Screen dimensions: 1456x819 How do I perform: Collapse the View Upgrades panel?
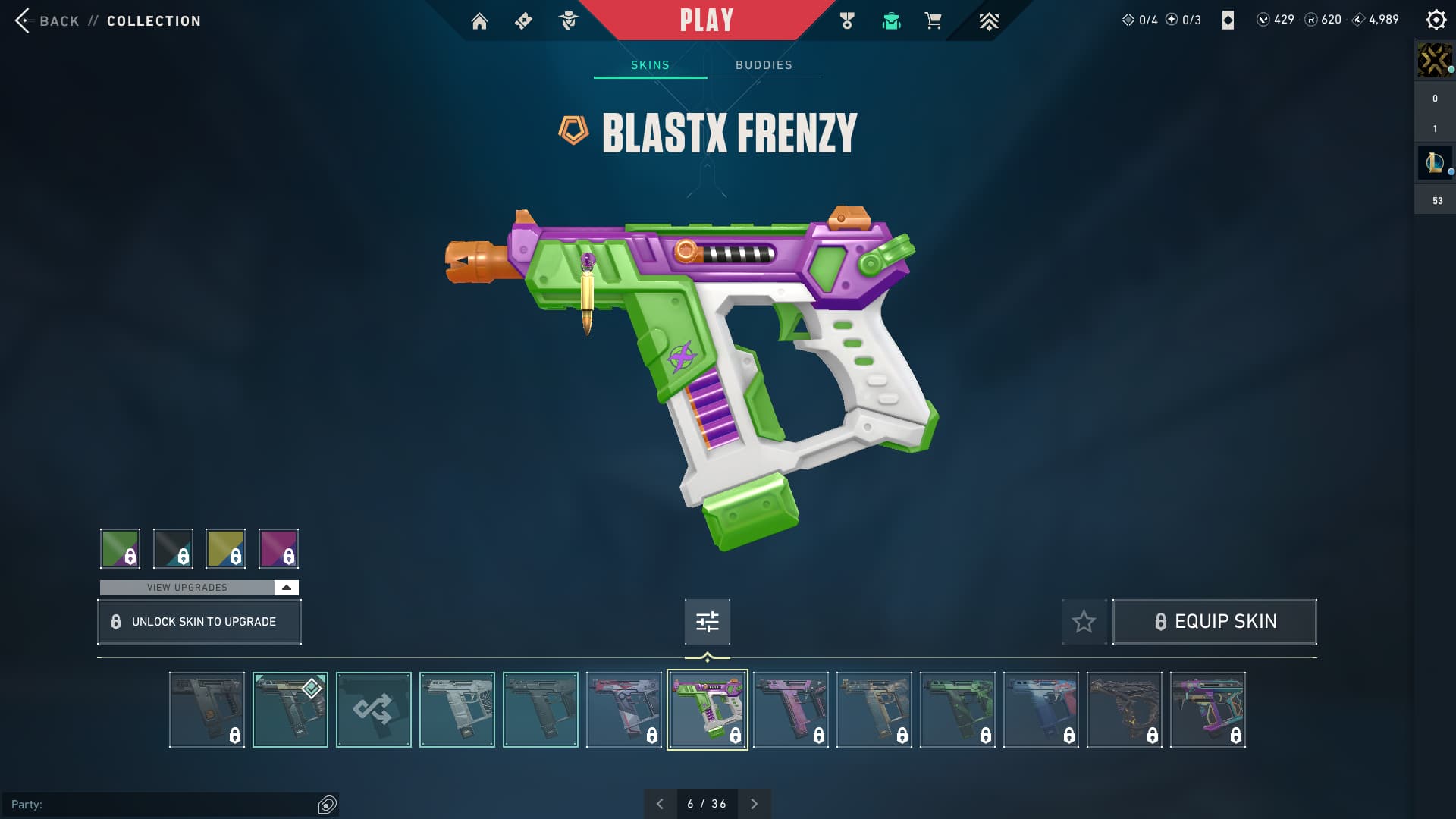[286, 588]
